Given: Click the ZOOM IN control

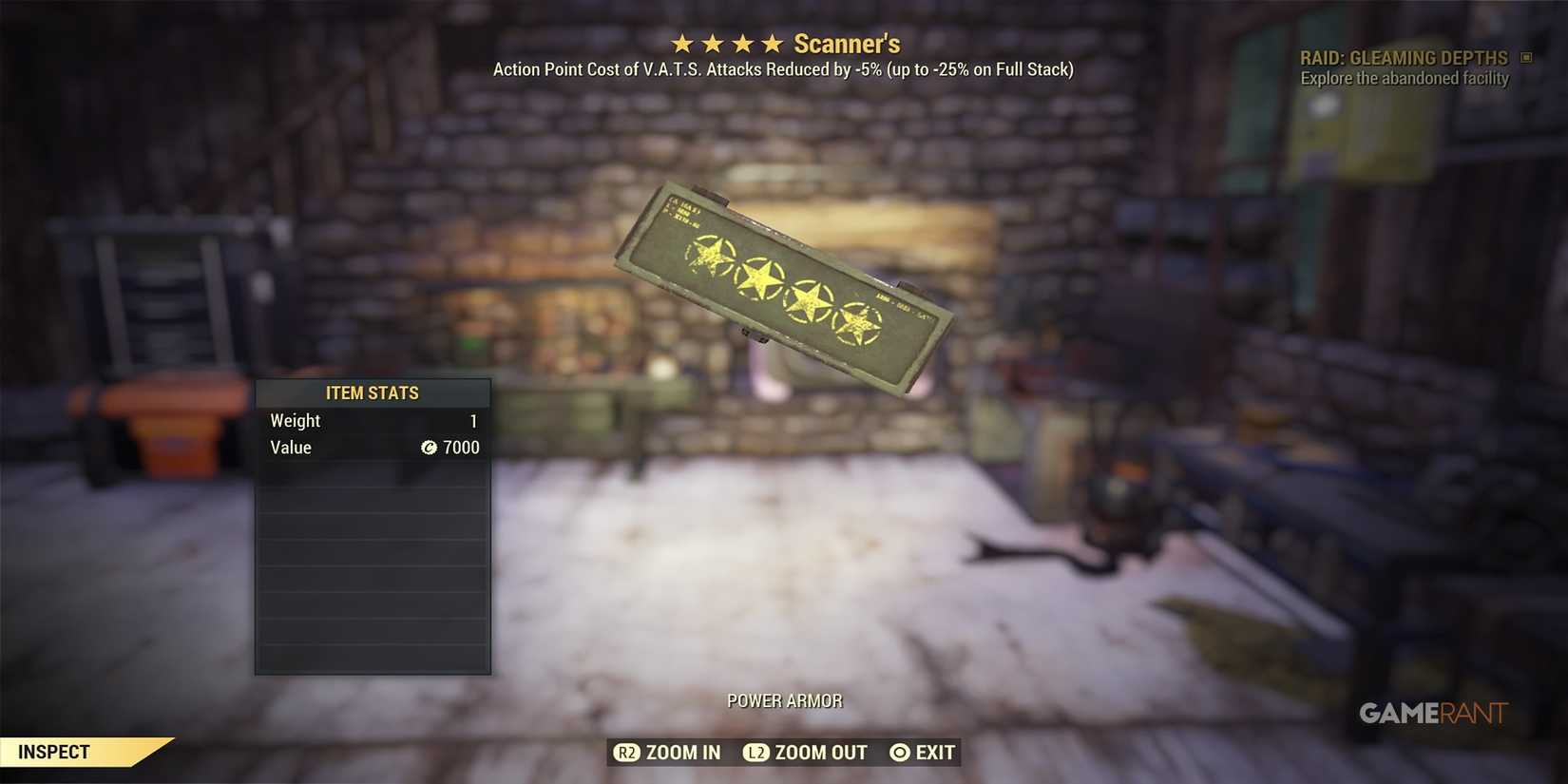Looking at the screenshot, I should click(682, 752).
